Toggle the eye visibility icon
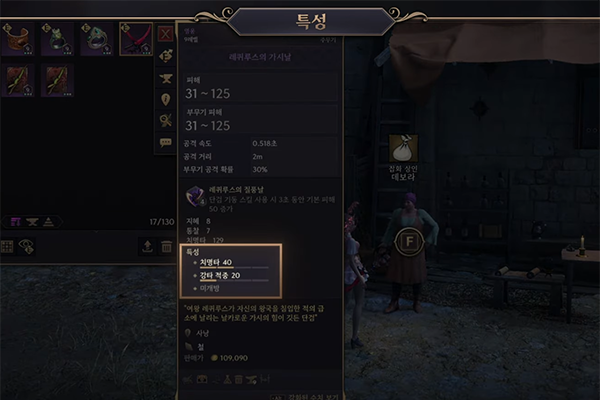600x400 pixels. 27,246
